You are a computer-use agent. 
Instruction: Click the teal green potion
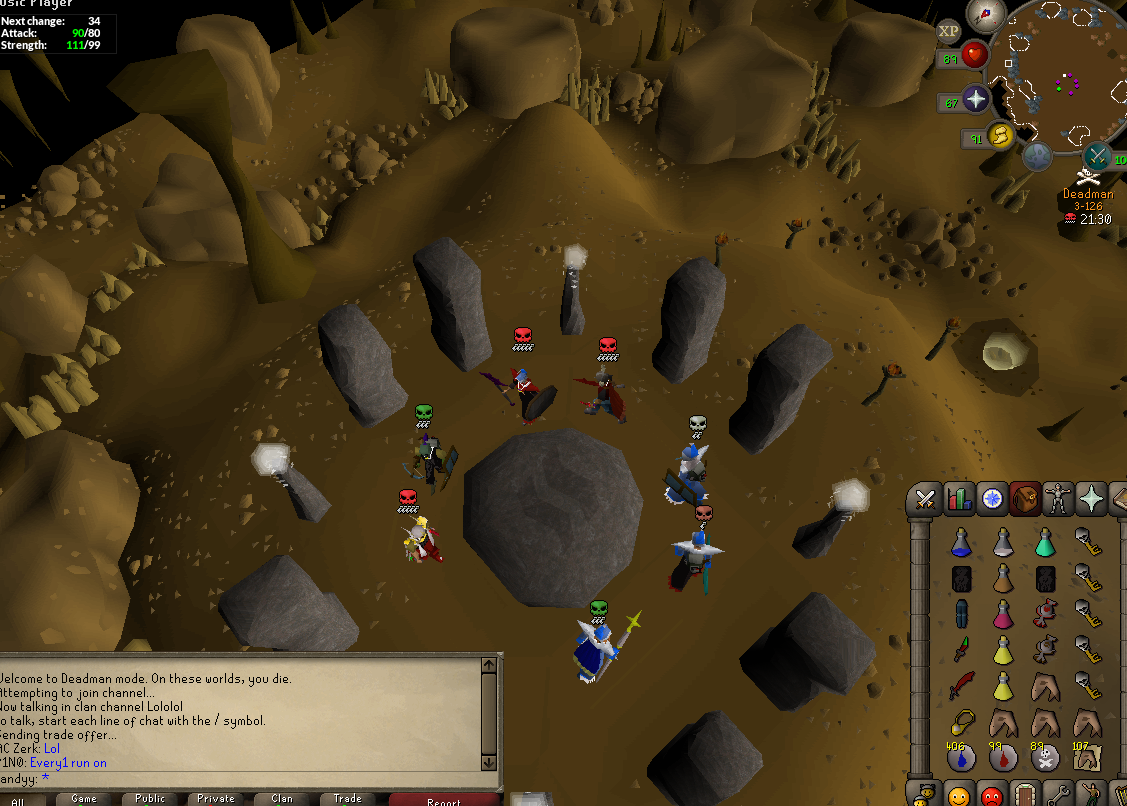tap(1044, 543)
